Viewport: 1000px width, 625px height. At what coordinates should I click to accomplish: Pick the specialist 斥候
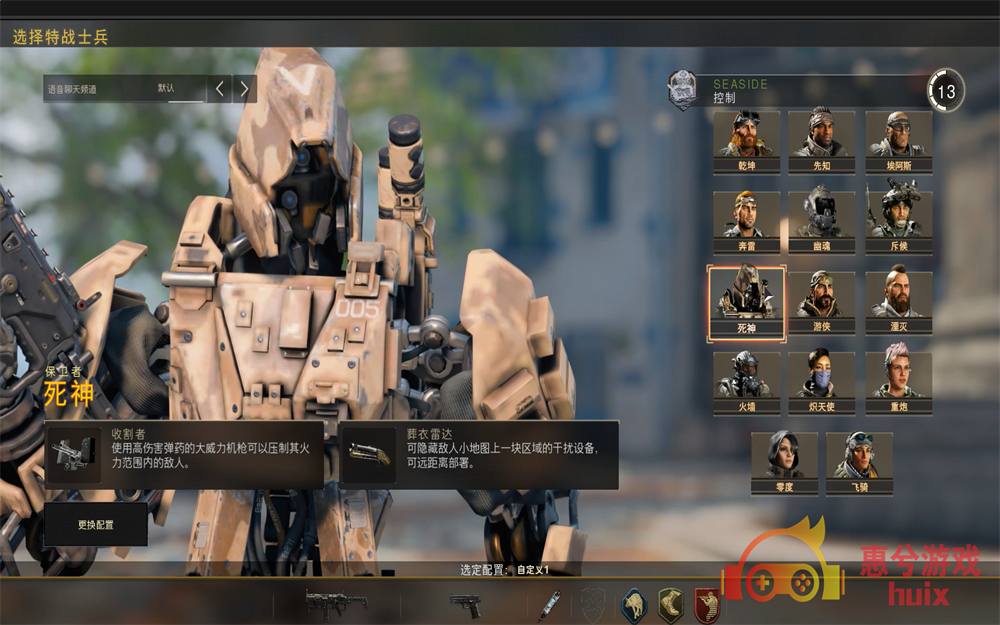coord(898,222)
